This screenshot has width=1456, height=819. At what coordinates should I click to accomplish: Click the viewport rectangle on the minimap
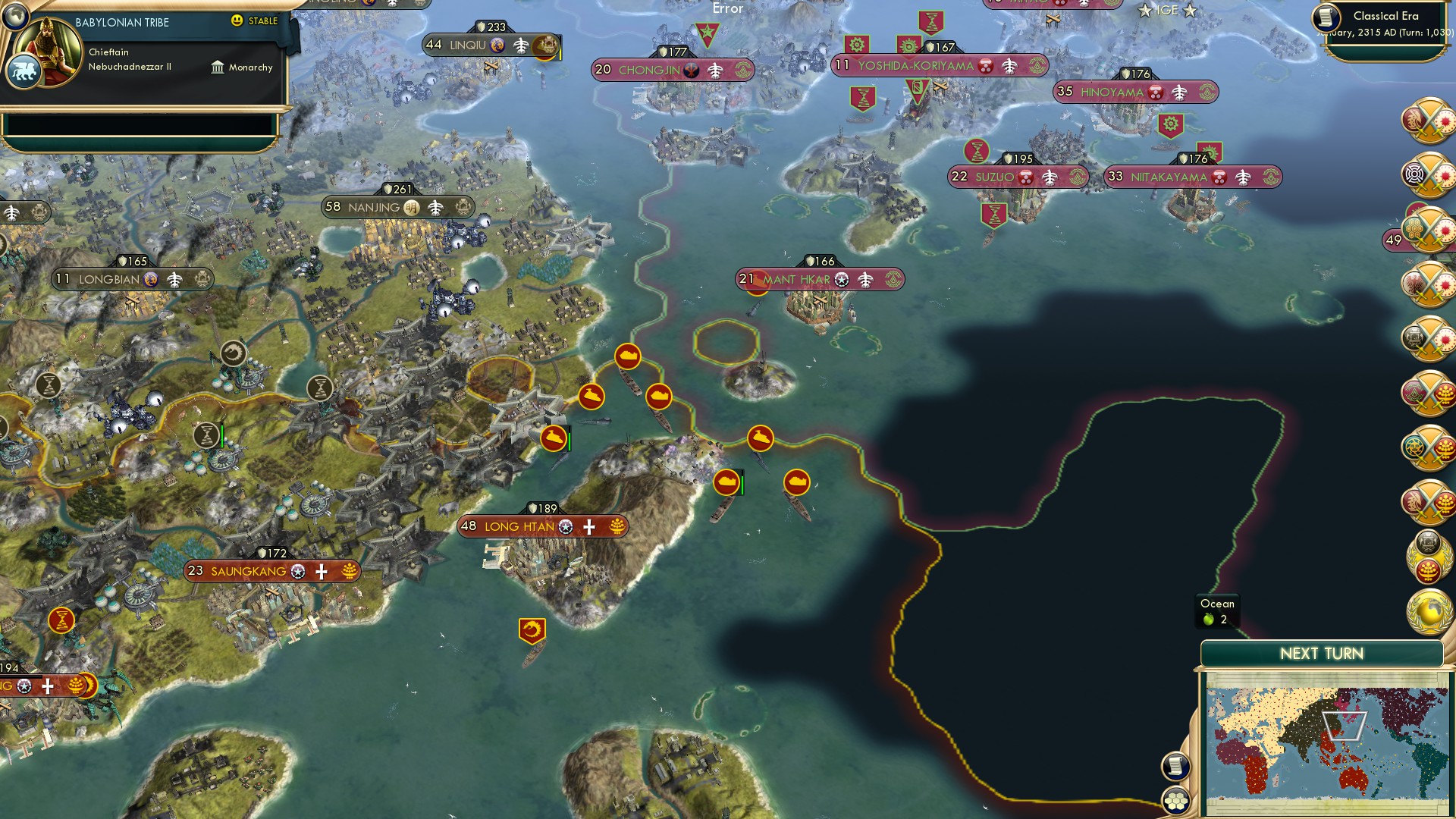1345,724
